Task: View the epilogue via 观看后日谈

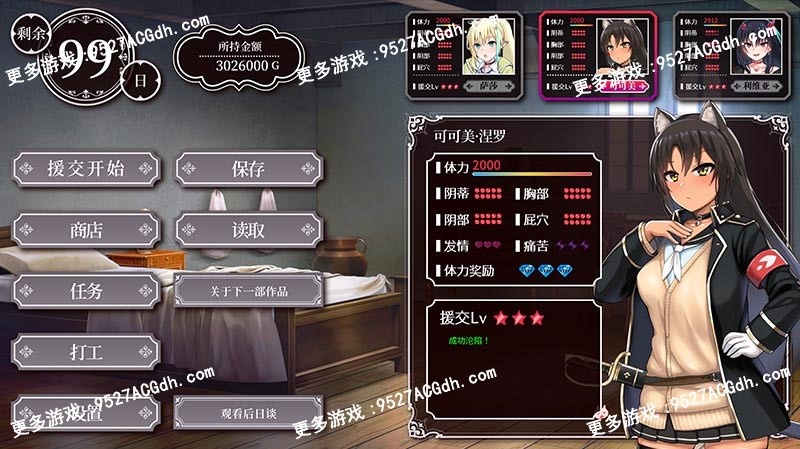Action: point(248,412)
